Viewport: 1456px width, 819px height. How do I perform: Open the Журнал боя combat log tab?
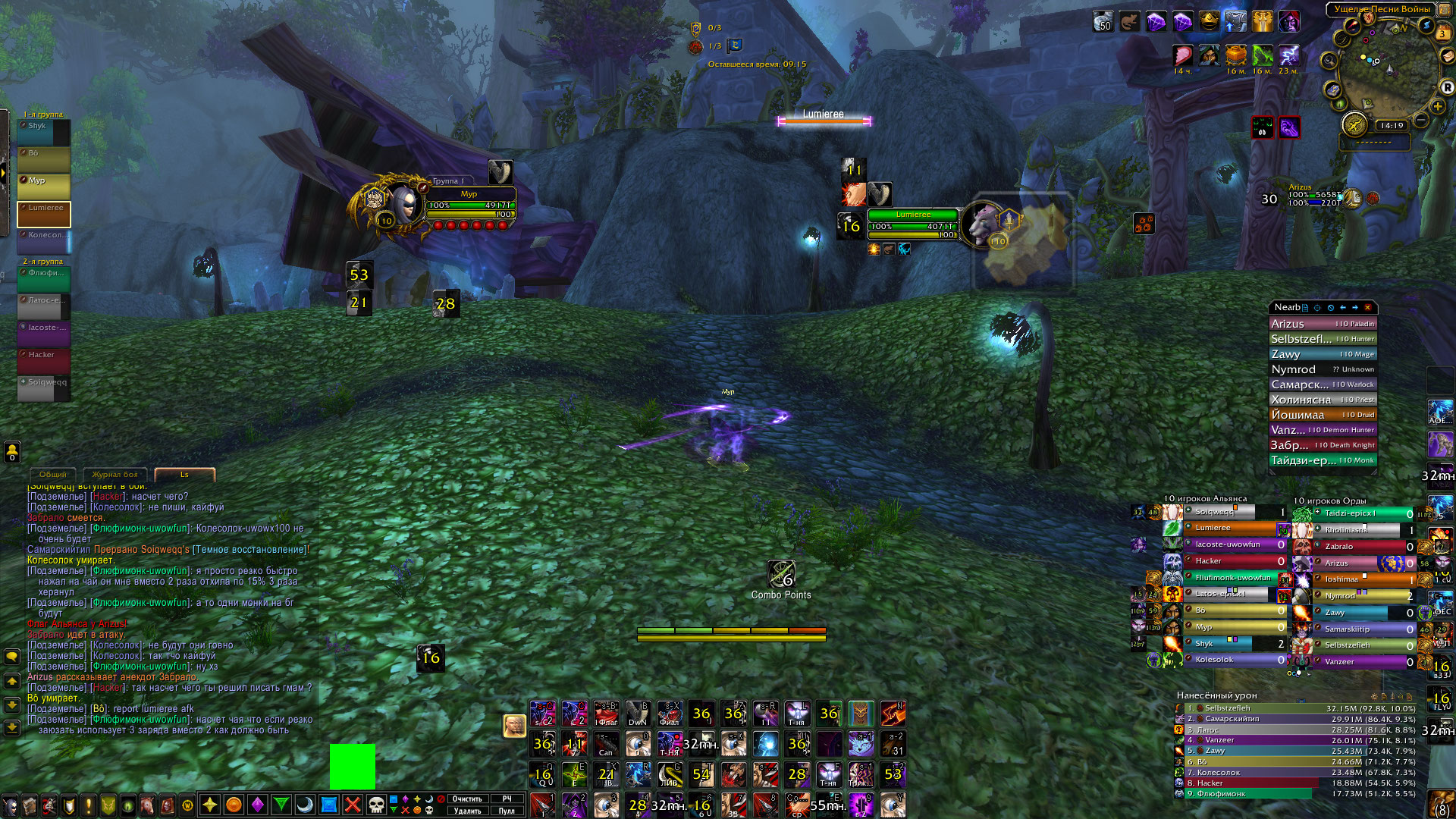[115, 475]
